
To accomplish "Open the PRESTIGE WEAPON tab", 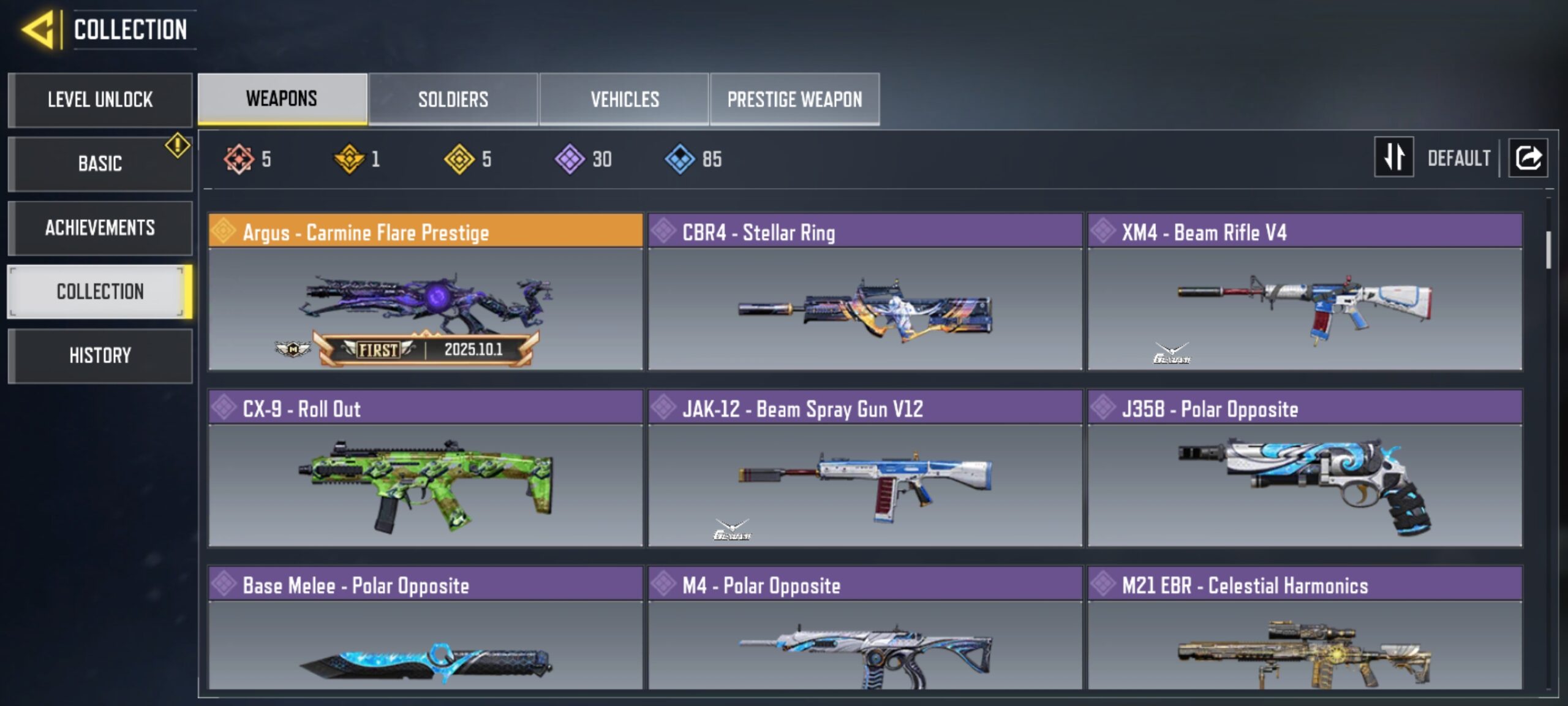I will click(x=796, y=99).
